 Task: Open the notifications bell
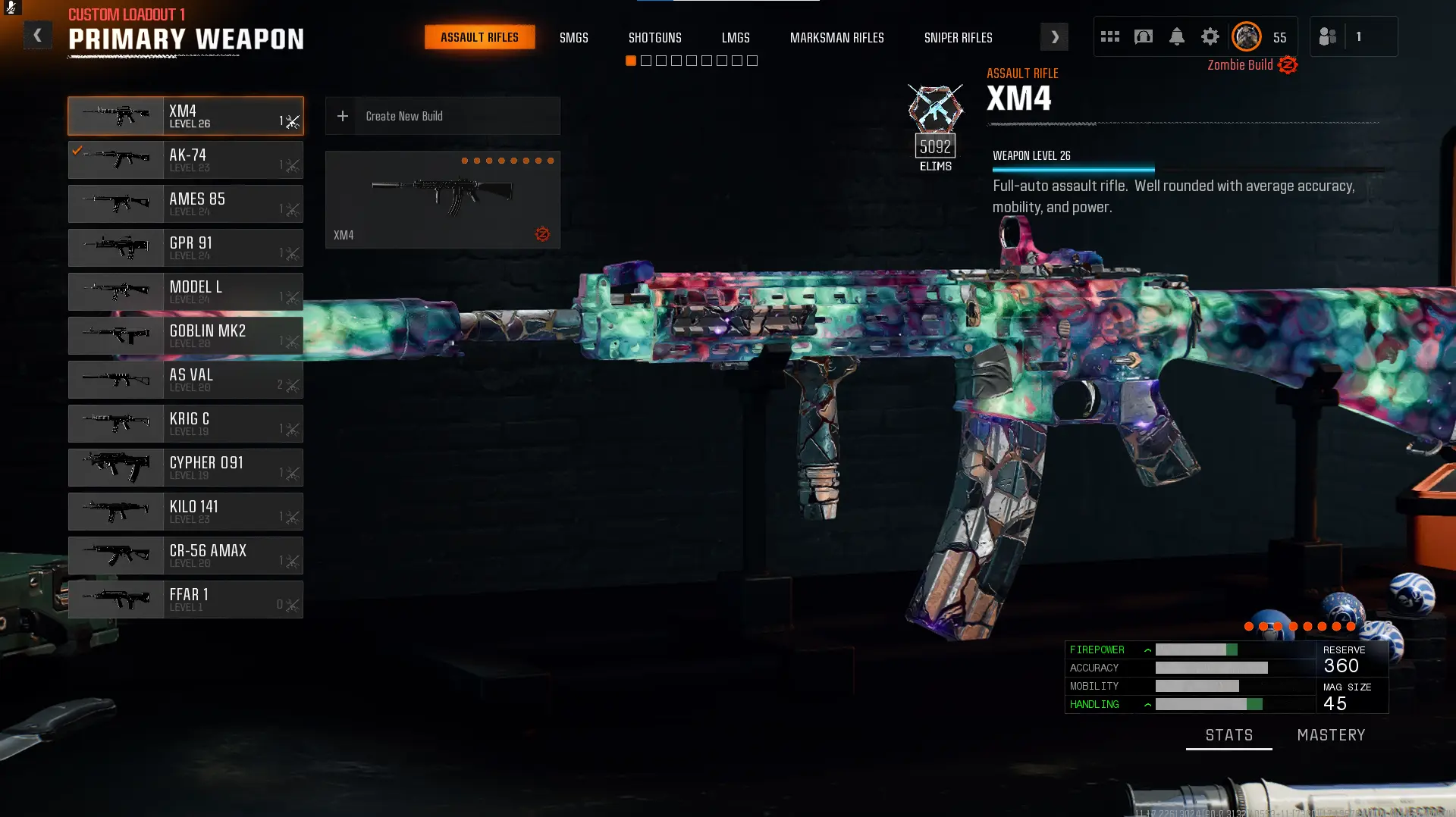point(1176,36)
